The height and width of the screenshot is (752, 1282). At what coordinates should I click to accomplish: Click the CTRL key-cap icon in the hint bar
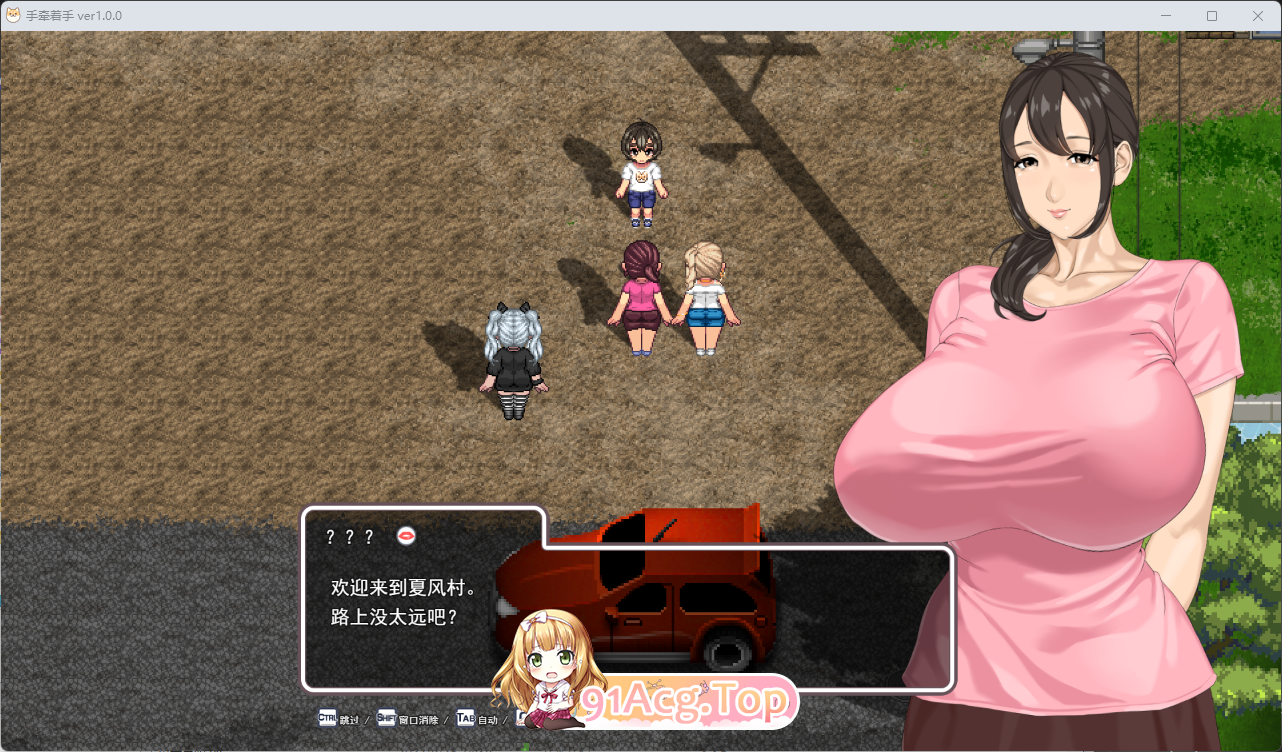[x=327, y=718]
